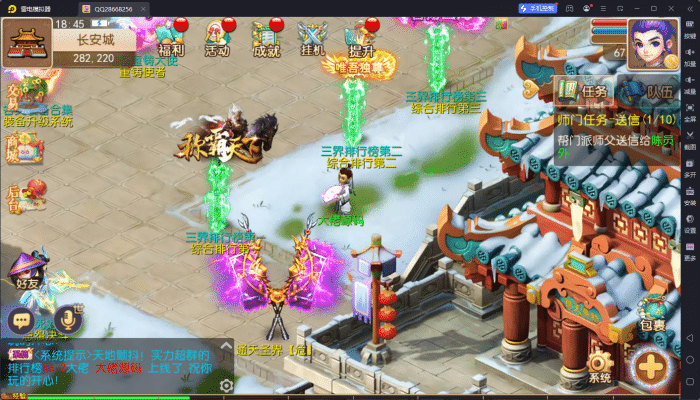
Task: Open the 活动 events menu
Action: (x=217, y=41)
